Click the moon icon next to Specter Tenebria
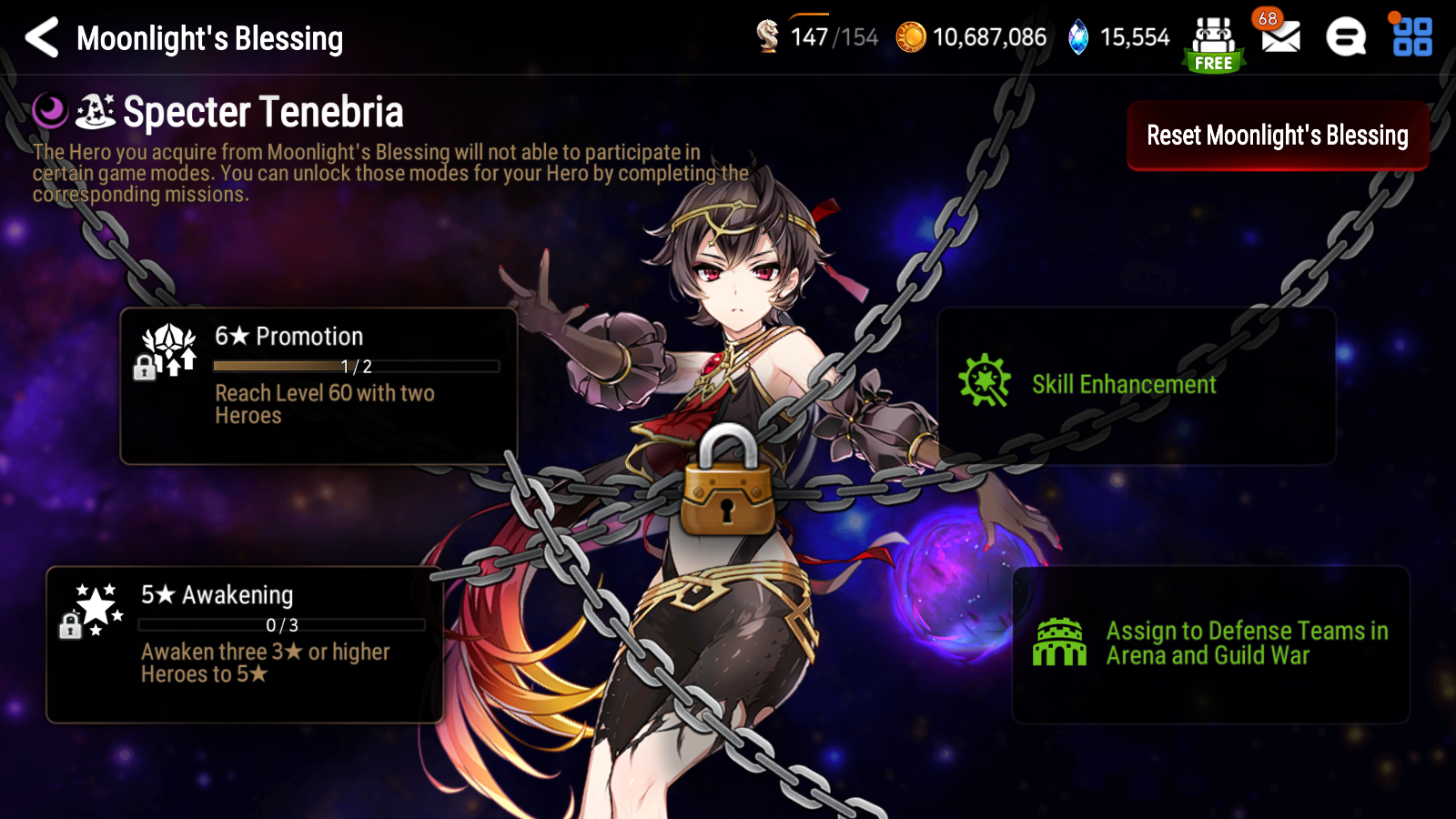The width and height of the screenshot is (1456, 819). pyautogui.click(x=50, y=111)
